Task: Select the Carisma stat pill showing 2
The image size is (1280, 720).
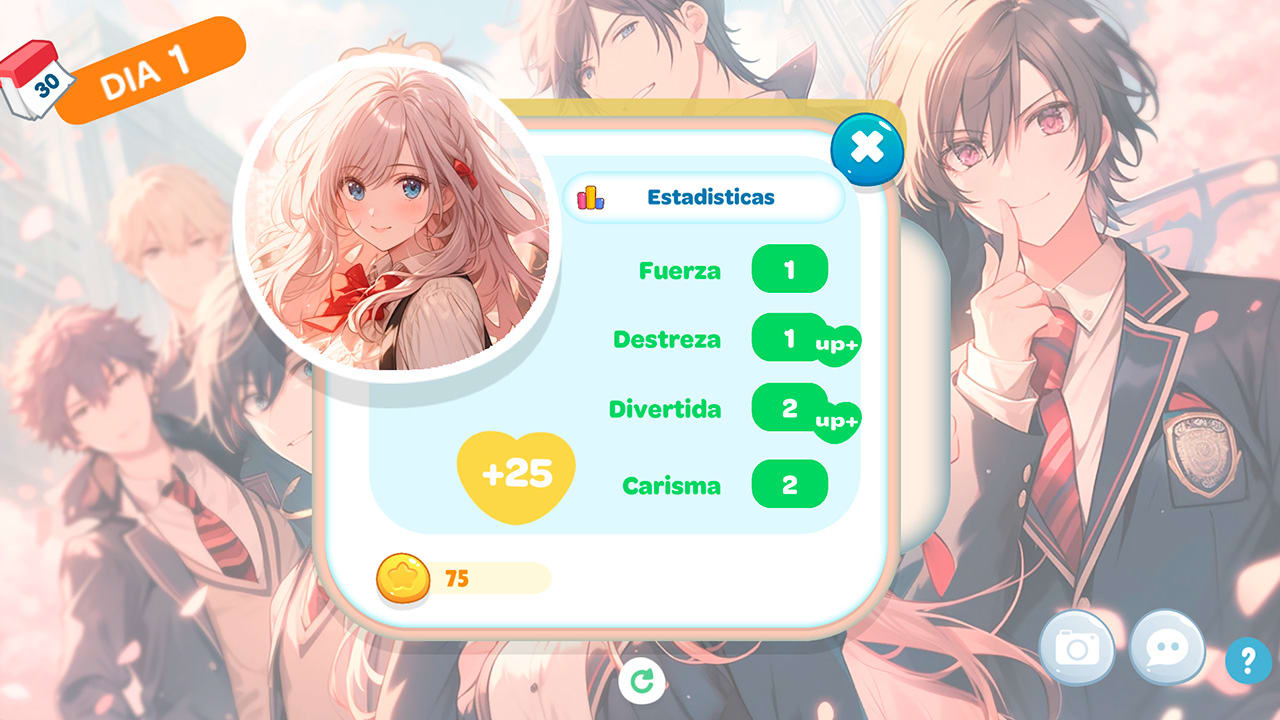Action: pos(791,485)
